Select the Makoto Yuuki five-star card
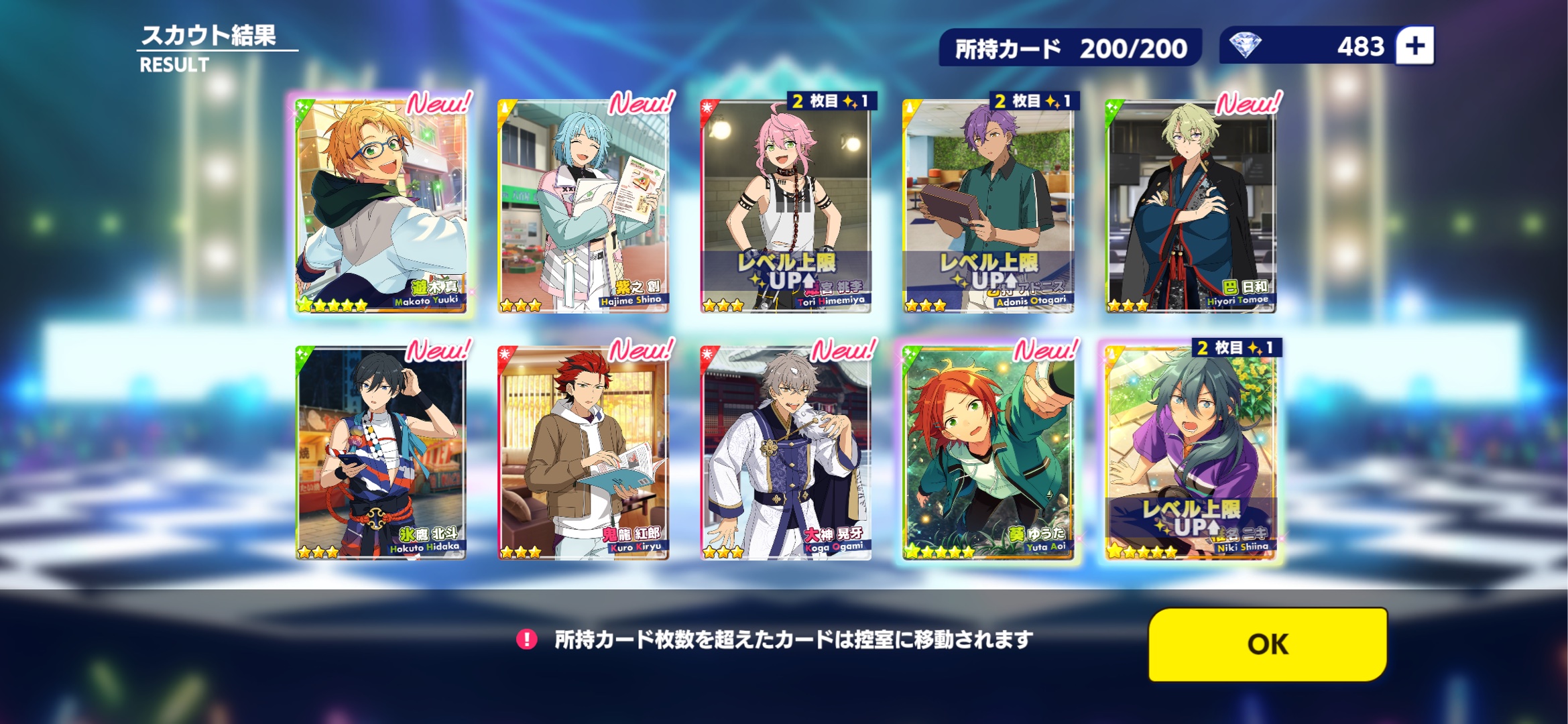Image resolution: width=1568 pixels, height=724 pixels. [381, 205]
